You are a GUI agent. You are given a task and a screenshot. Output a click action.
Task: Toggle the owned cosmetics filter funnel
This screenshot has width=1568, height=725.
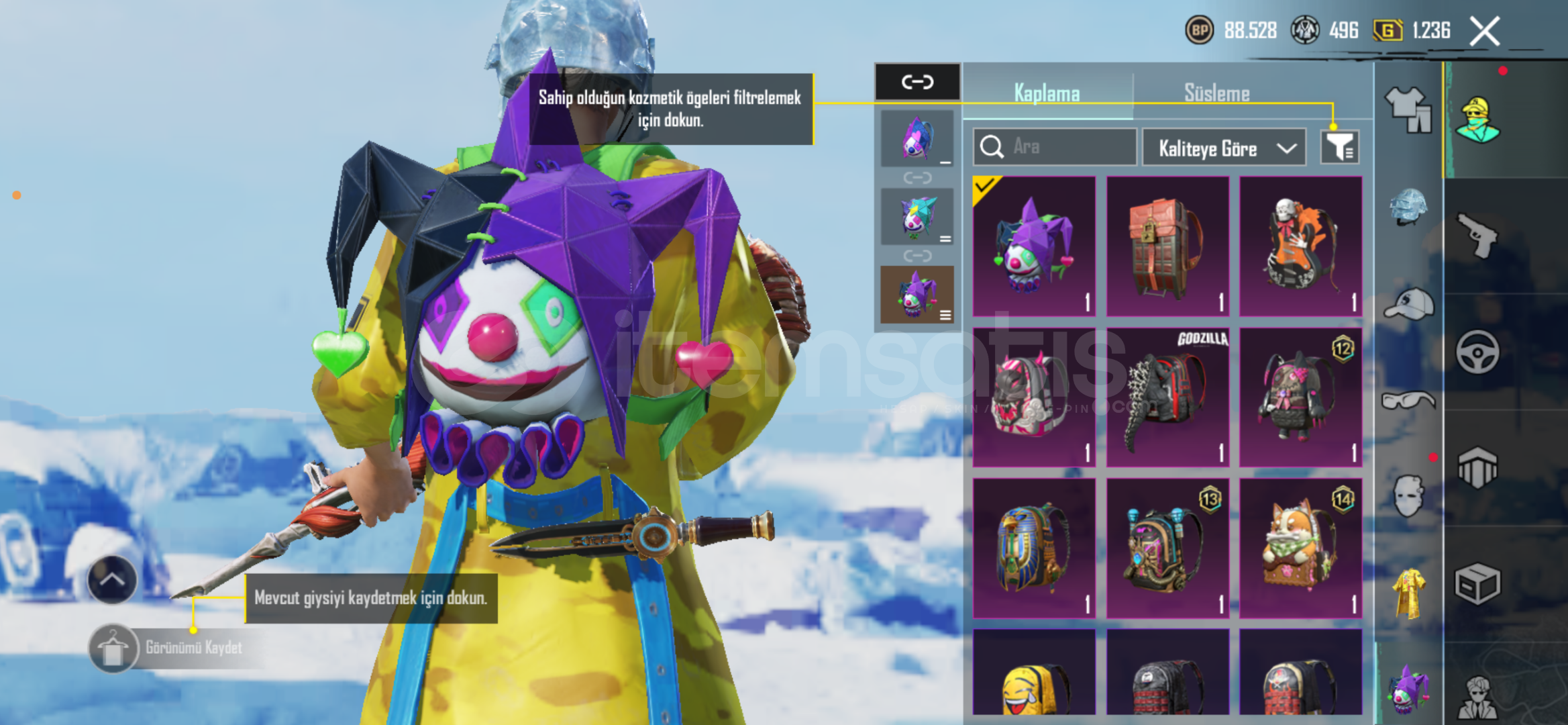click(1339, 147)
